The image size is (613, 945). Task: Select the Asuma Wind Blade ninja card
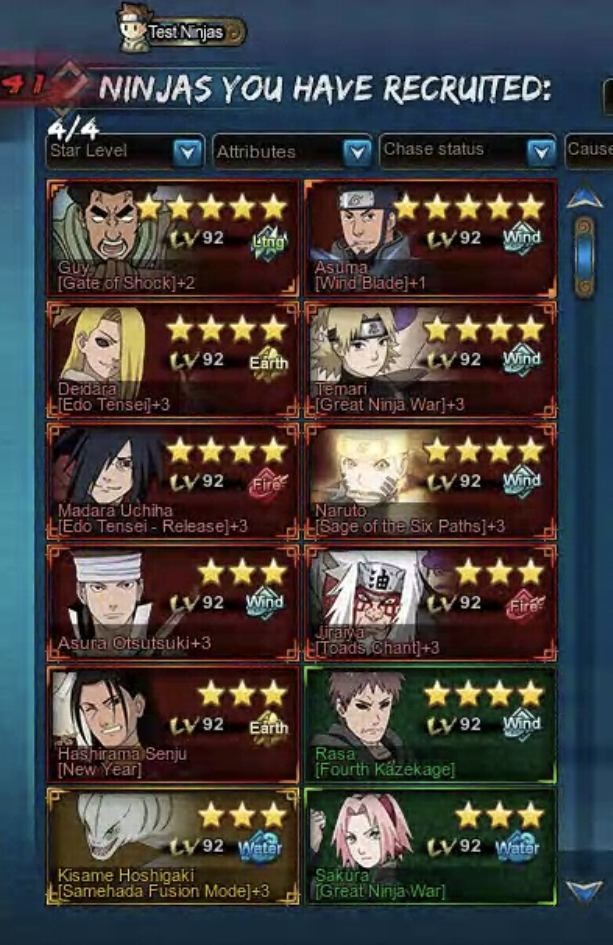click(x=430, y=238)
